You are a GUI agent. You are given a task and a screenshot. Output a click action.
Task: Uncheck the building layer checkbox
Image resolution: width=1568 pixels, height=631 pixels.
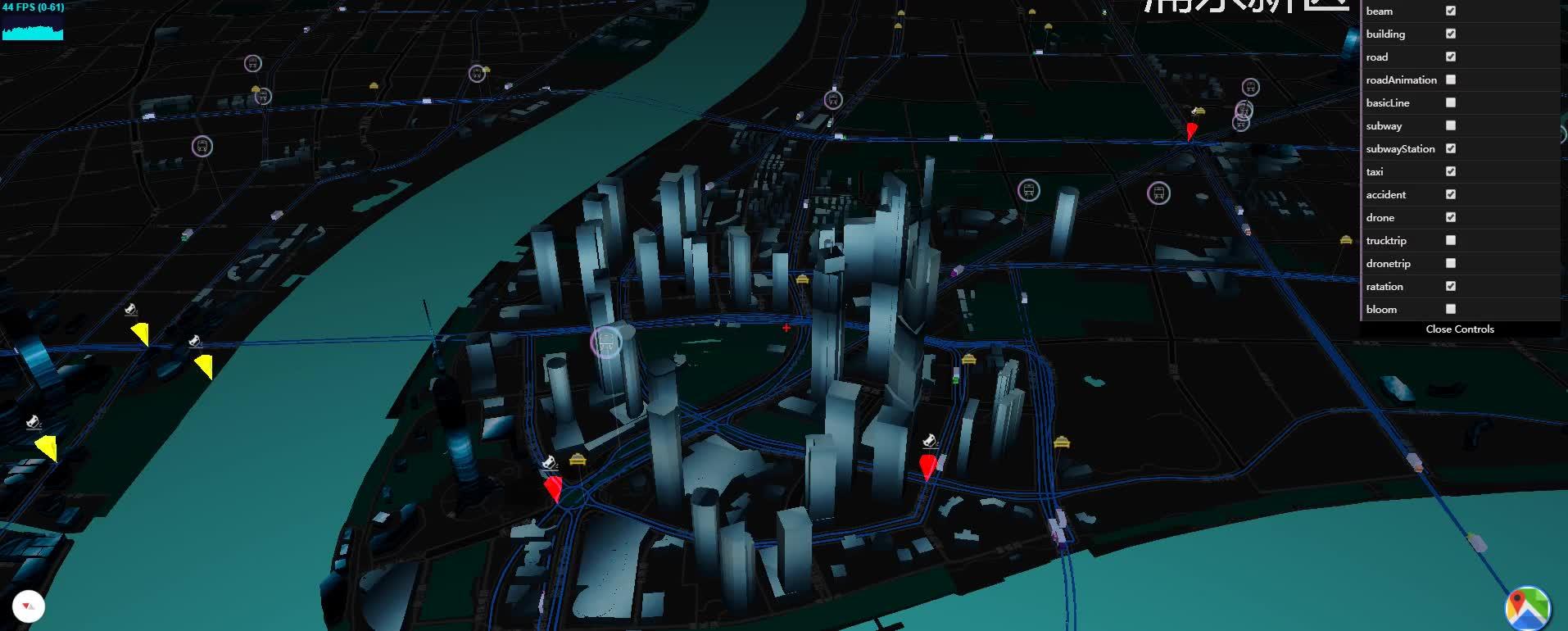(1451, 34)
